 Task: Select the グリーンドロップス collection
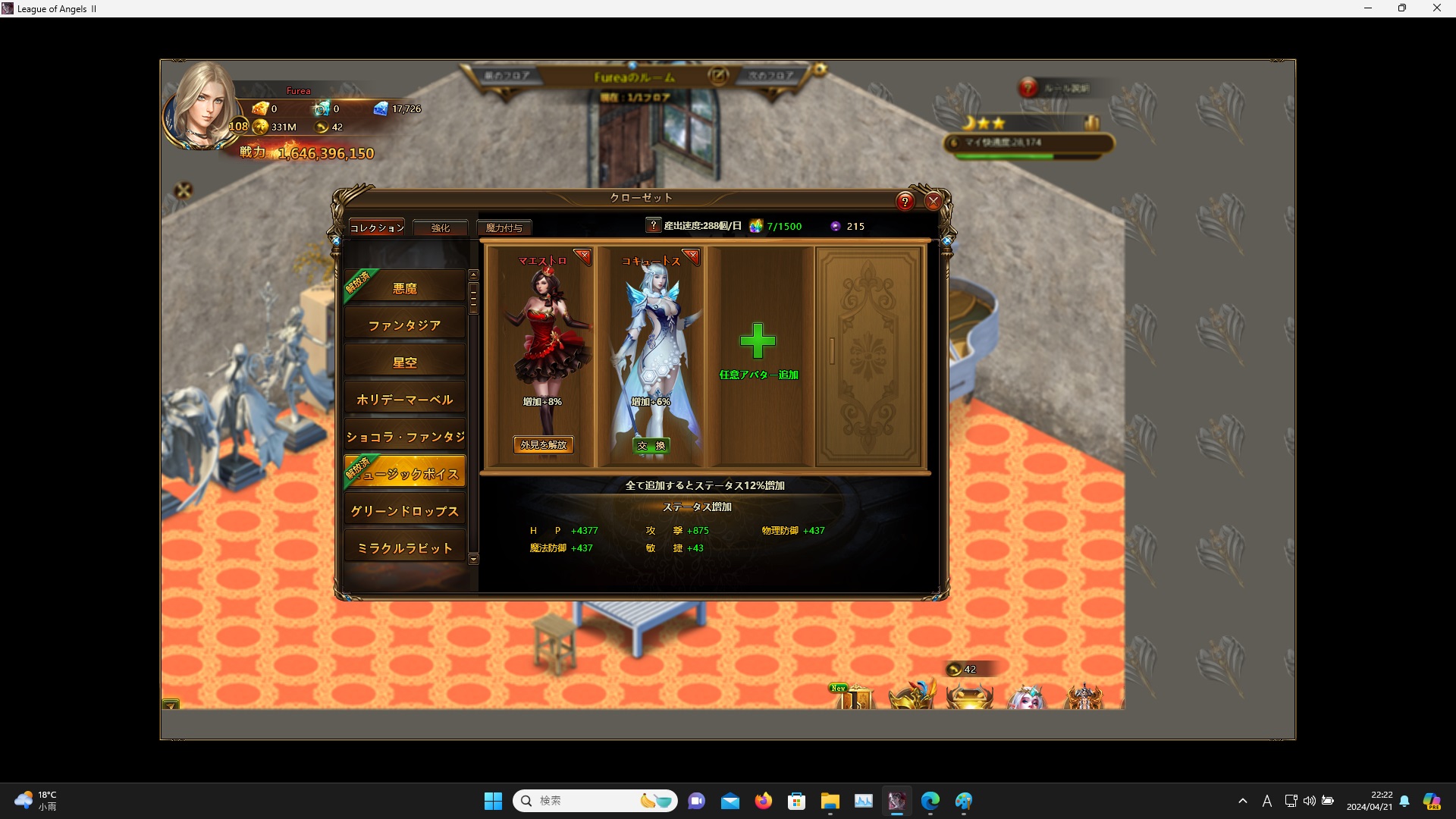coord(405,511)
